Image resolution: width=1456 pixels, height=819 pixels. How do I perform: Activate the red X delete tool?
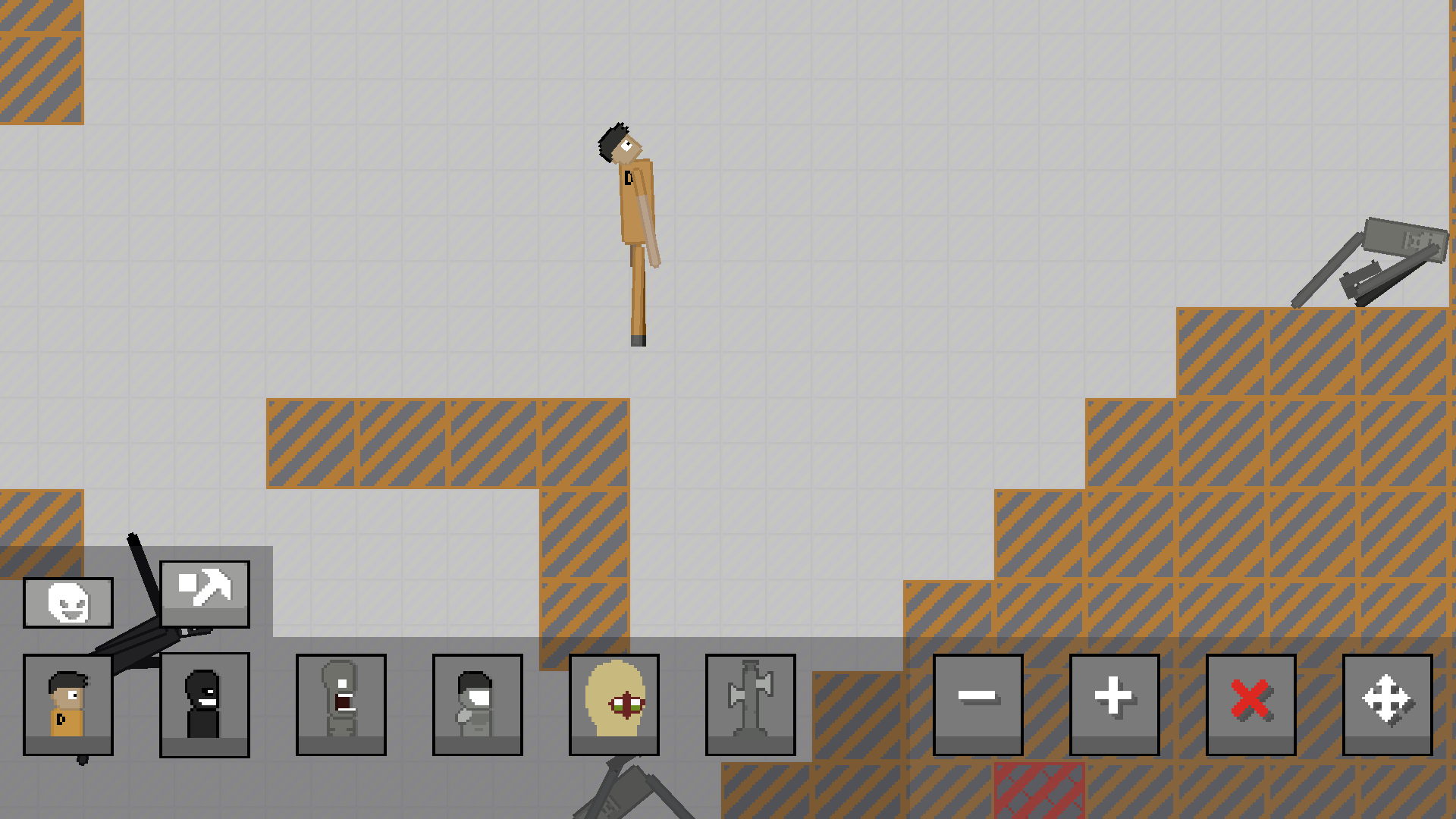coord(1250,704)
